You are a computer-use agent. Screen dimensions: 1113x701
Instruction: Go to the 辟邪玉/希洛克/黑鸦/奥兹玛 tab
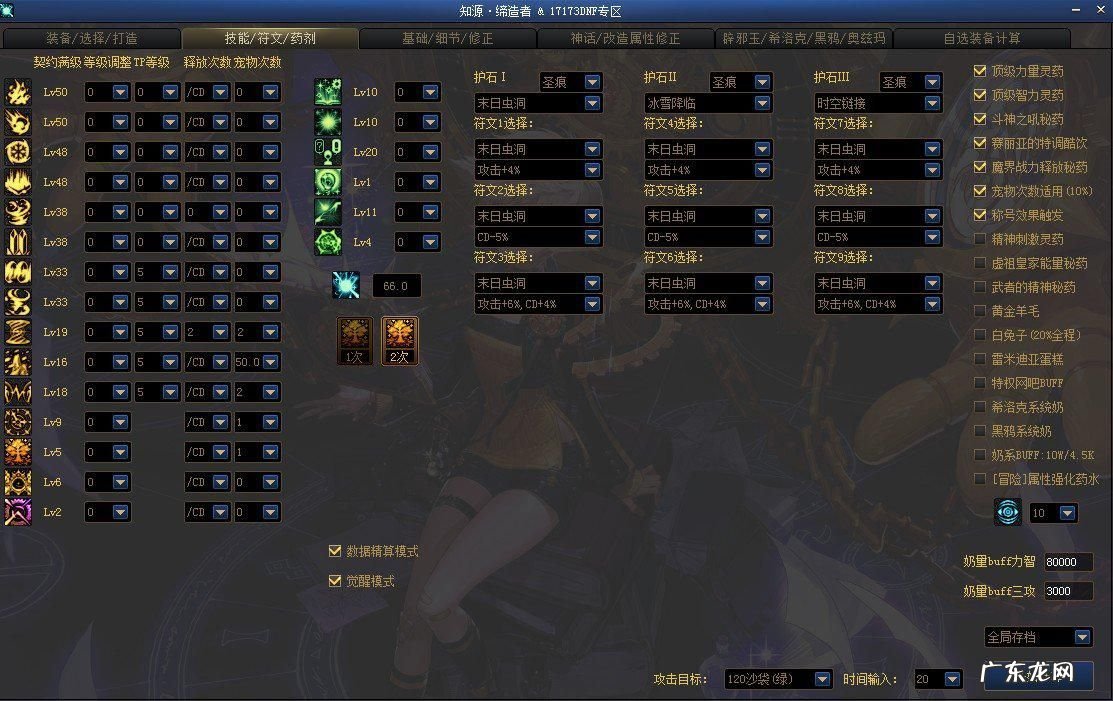point(803,39)
